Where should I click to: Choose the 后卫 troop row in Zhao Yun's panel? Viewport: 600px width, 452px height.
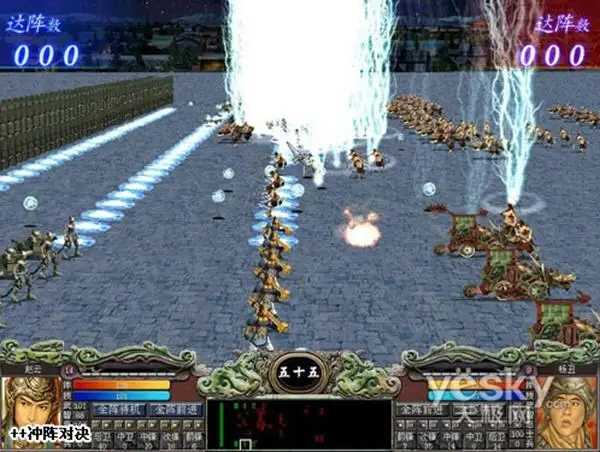(x=101, y=438)
